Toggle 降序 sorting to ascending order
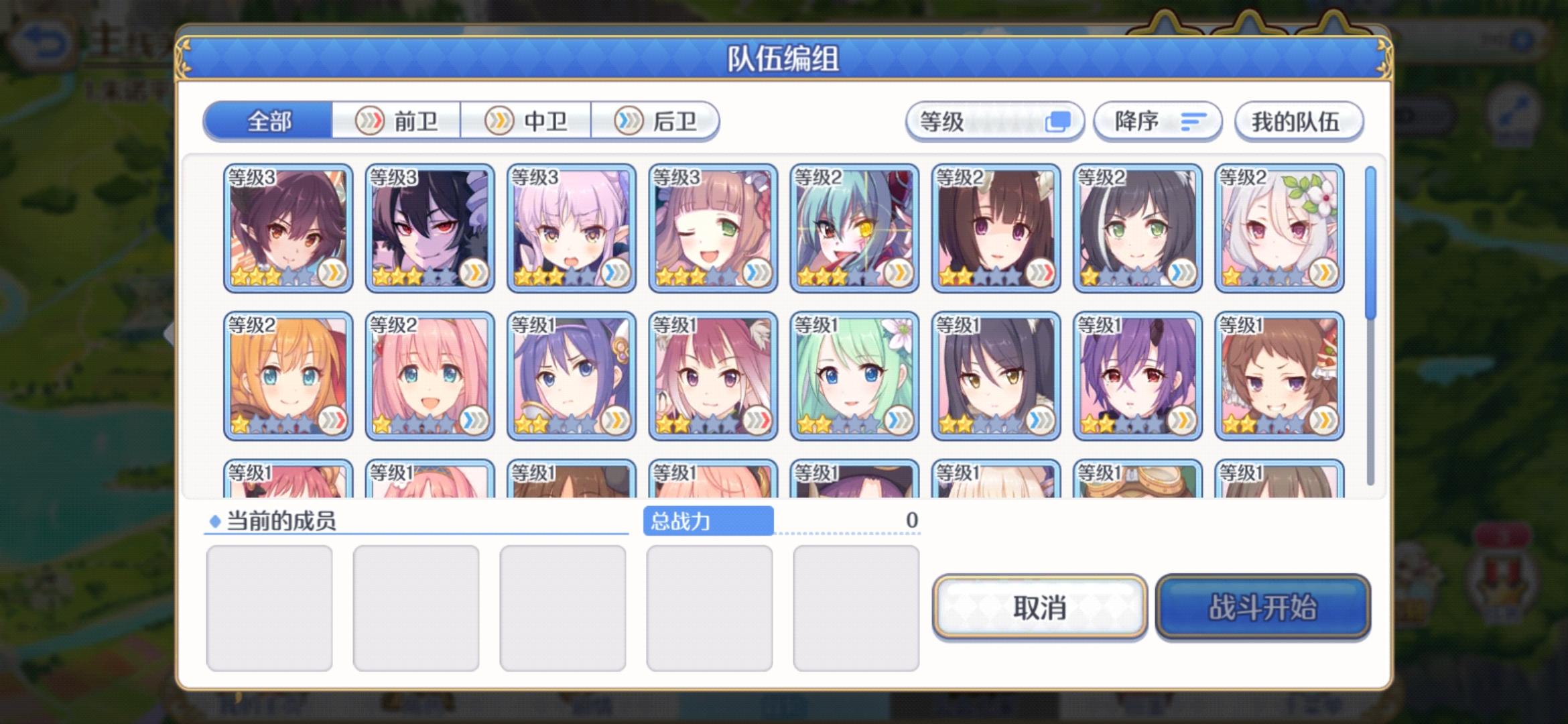 pos(1157,122)
